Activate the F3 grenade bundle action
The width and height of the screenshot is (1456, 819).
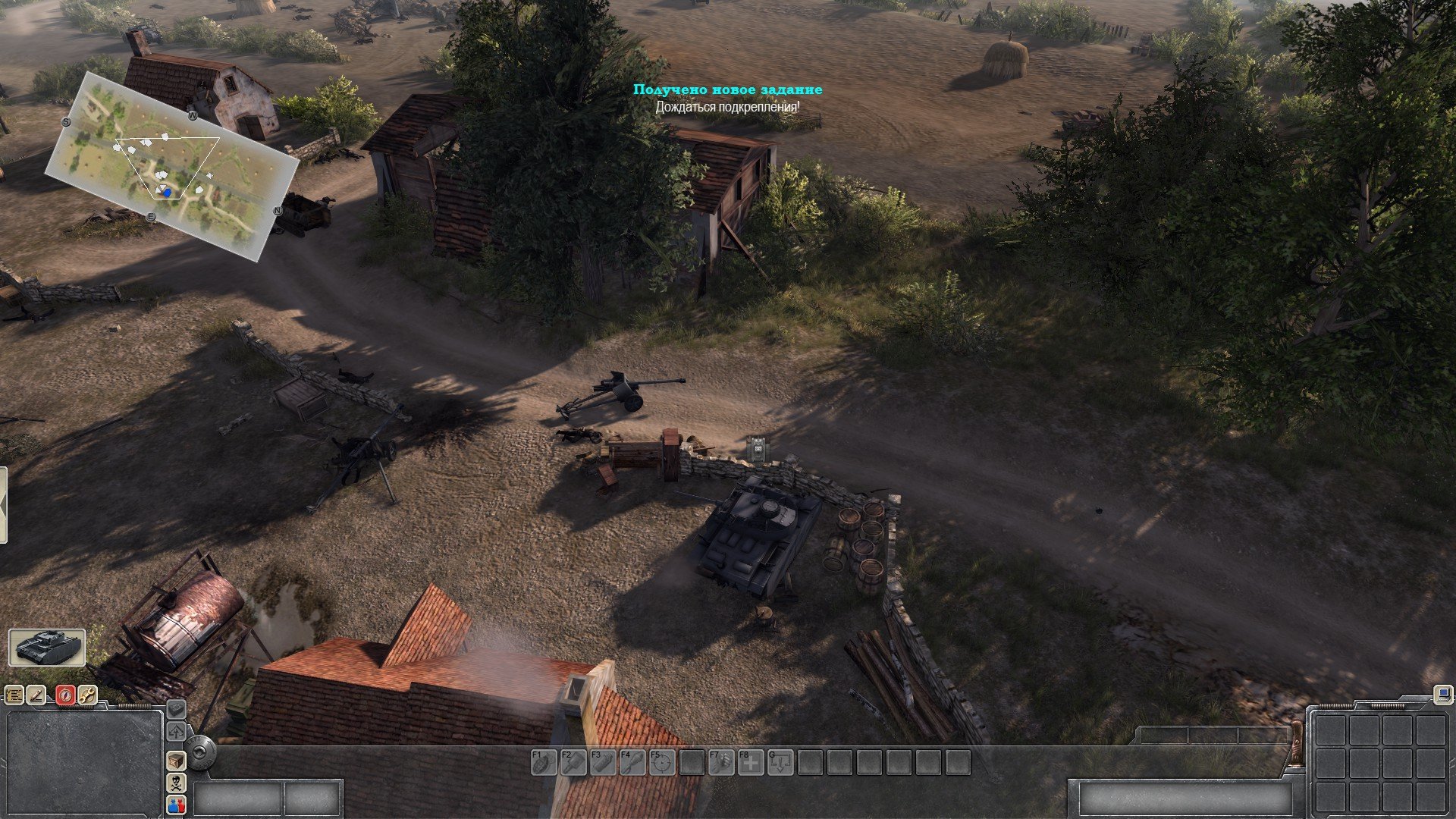pyautogui.click(x=603, y=762)
